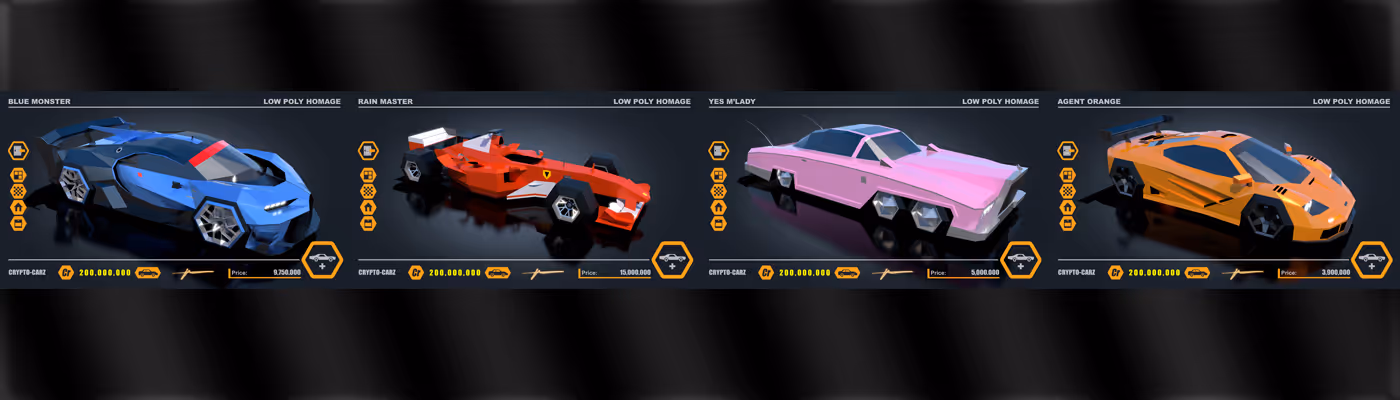Click the small car icon under Rain Master

click(498, 272)
